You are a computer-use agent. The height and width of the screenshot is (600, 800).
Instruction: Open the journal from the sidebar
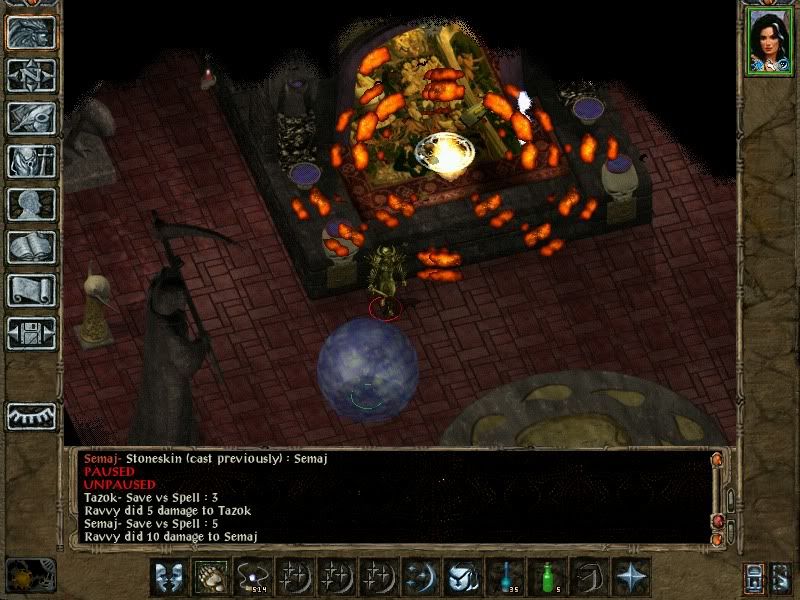click(31, 118)
